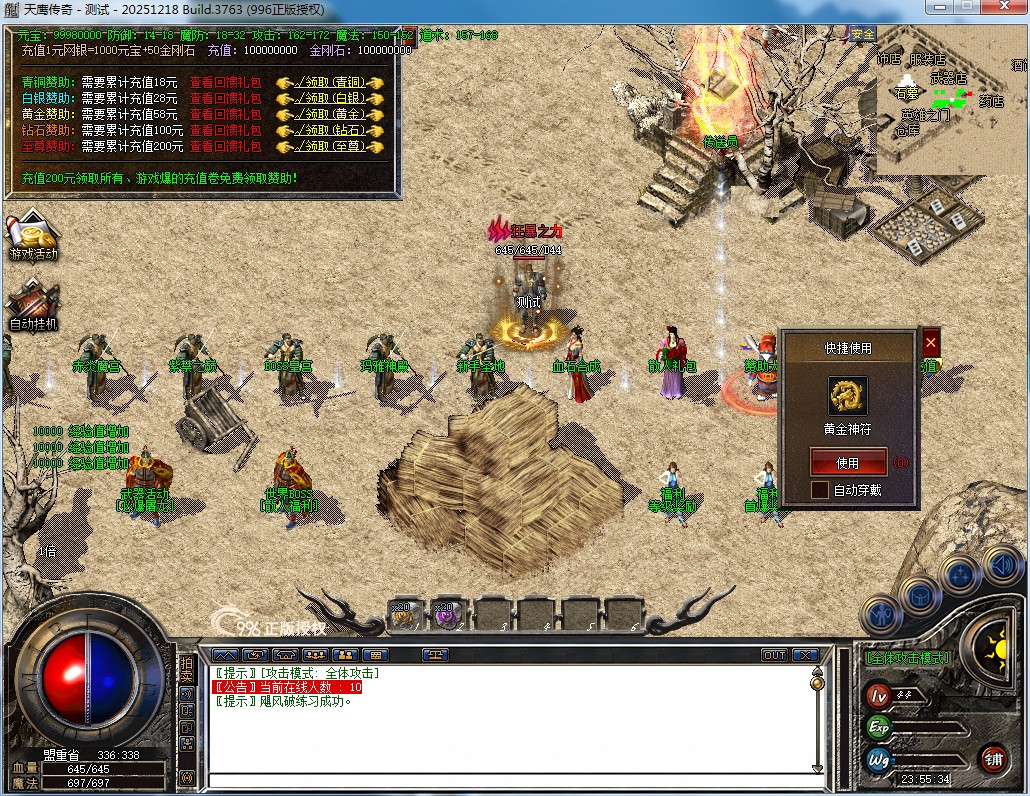Screen dimensions: 1030x796
Task: Close the 快捷使用 quick-use popup
Action: tap(931, 342)
